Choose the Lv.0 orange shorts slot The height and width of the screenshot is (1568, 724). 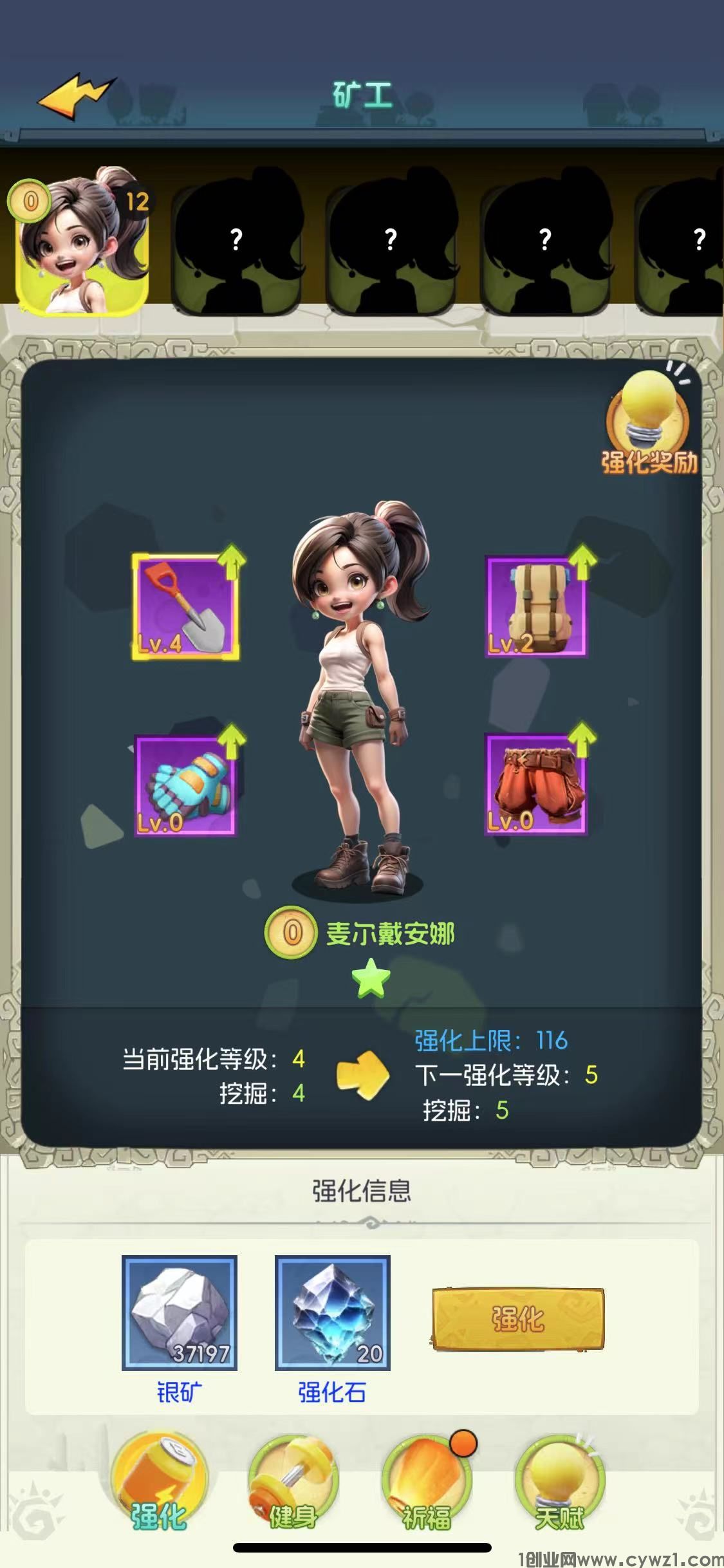coord(535,786)
